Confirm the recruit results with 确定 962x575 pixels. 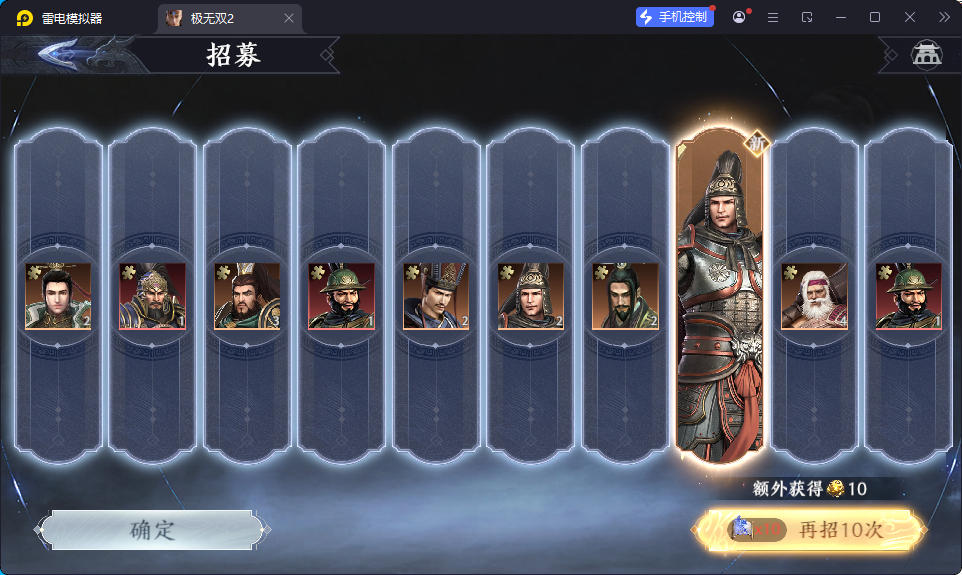(x=152, y=530)
